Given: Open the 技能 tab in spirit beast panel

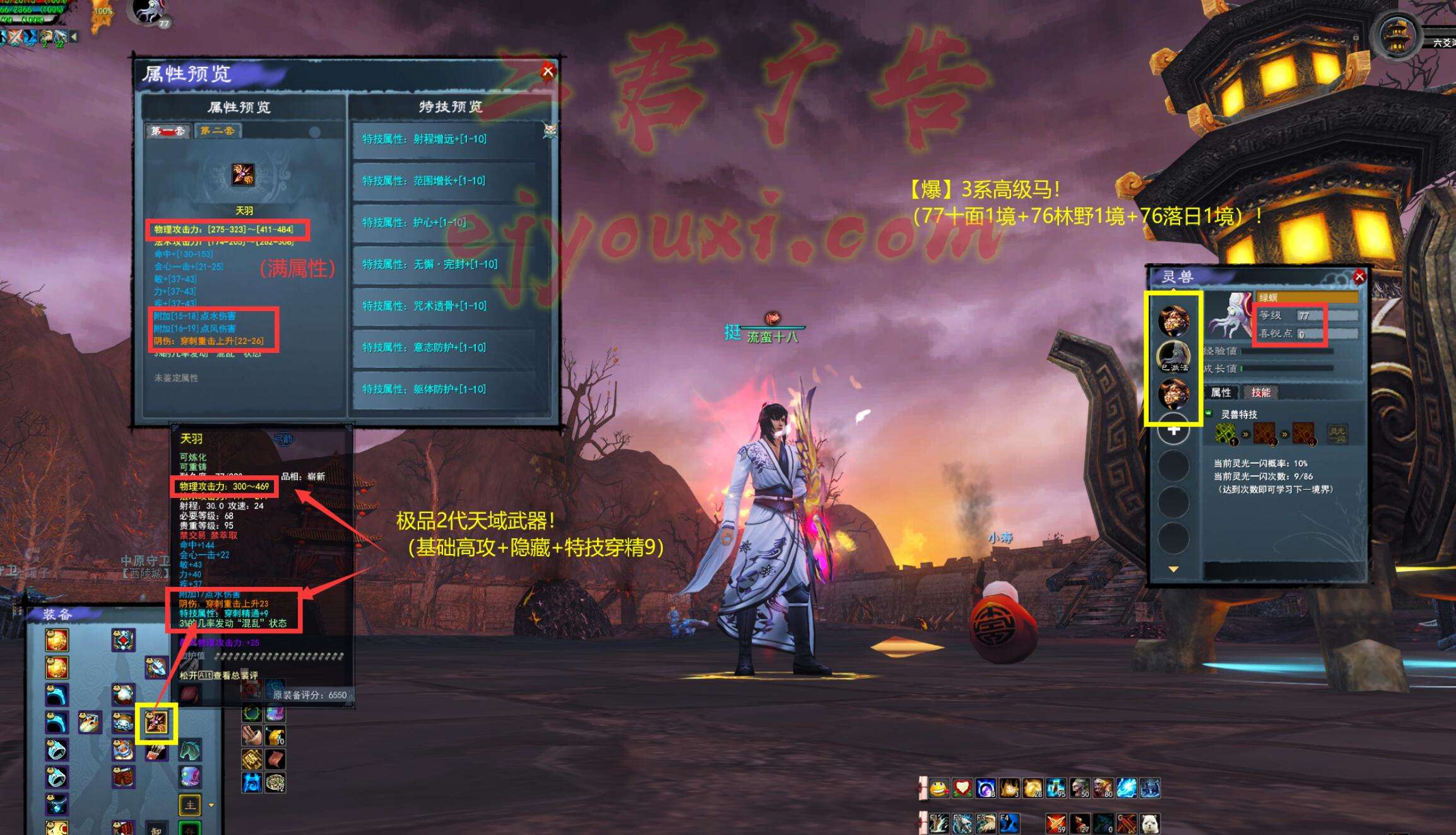Looking at the screenshot, I should 1260,393.
